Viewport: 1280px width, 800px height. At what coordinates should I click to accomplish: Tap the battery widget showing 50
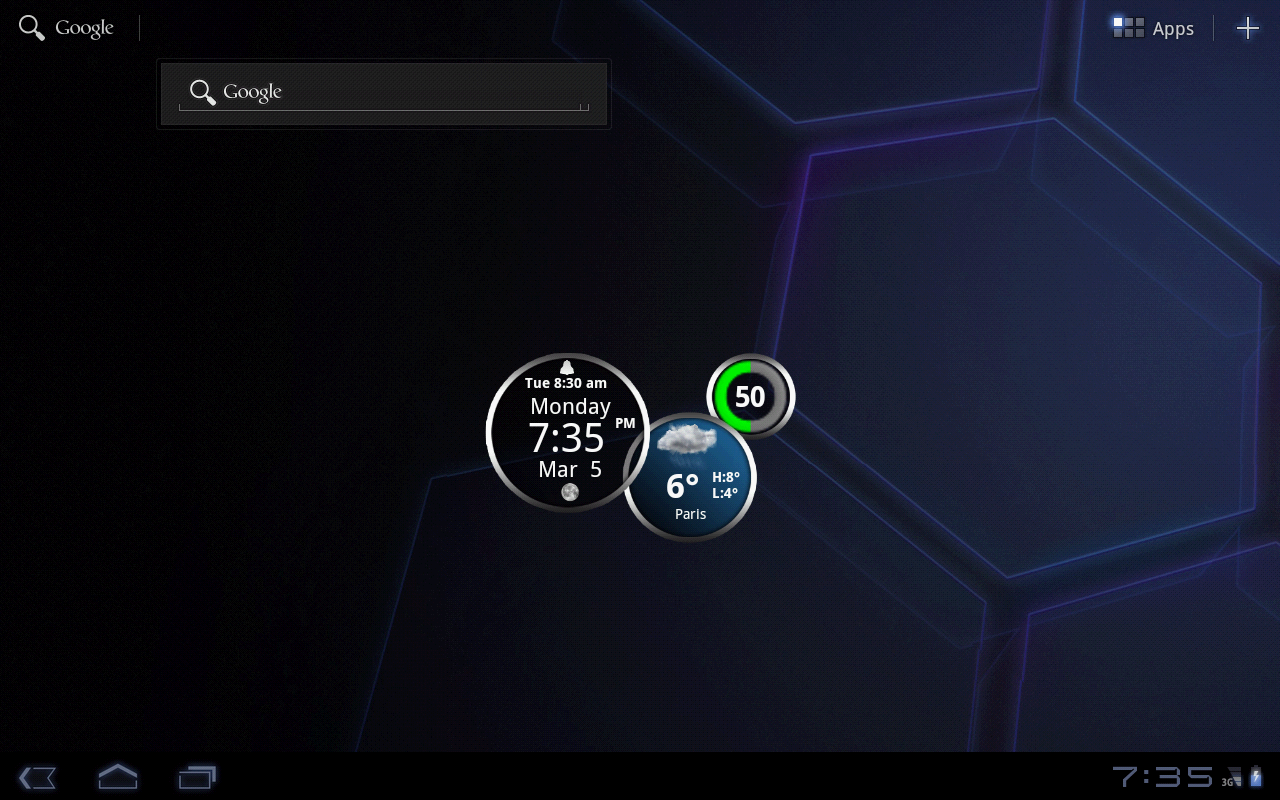pyautogui.click(x=751, y=396)
